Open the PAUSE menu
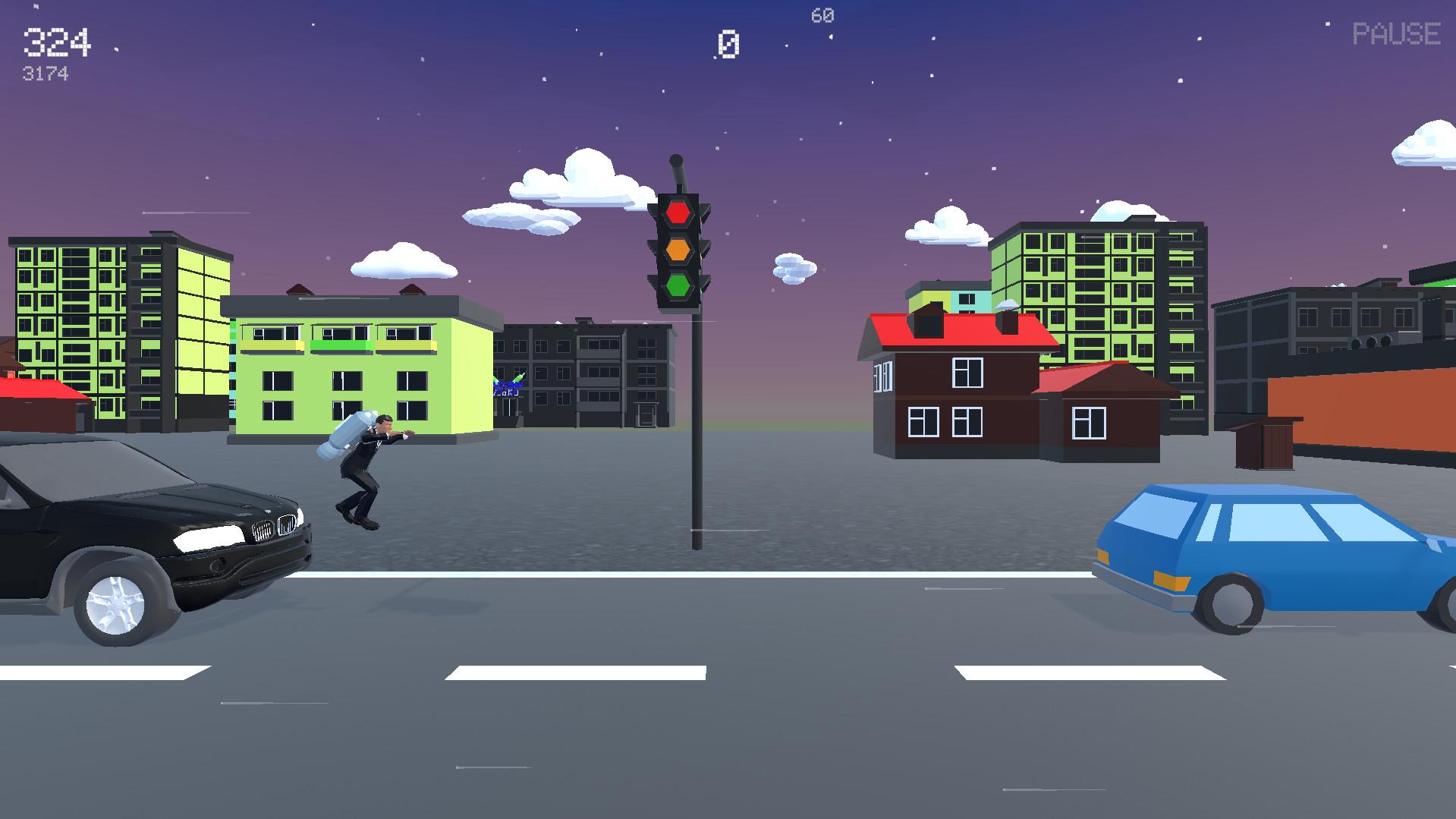The image size is (1456, 819). click(x=1396, y=34)
